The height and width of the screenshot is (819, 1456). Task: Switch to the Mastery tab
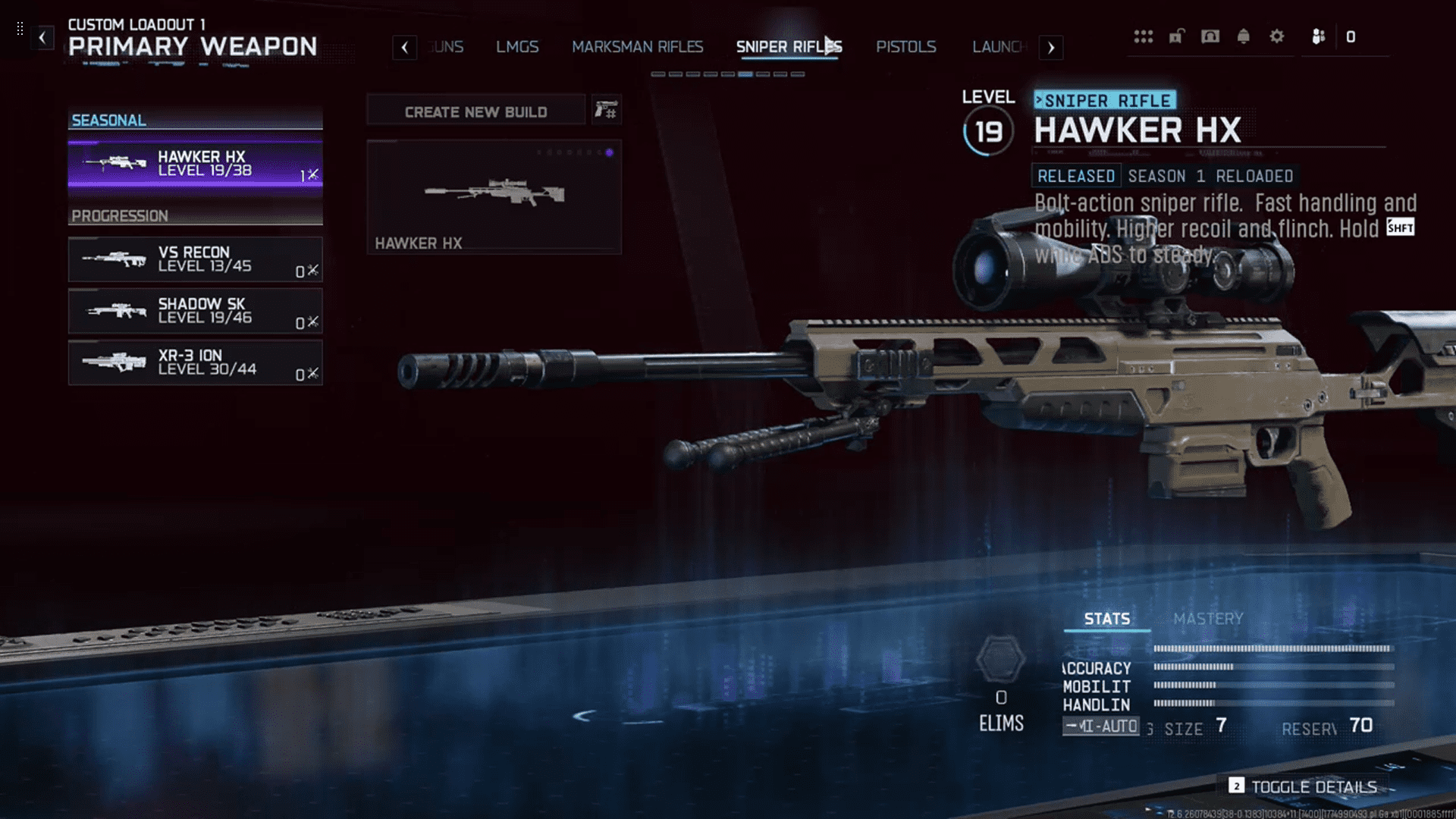pos(1208,619)
